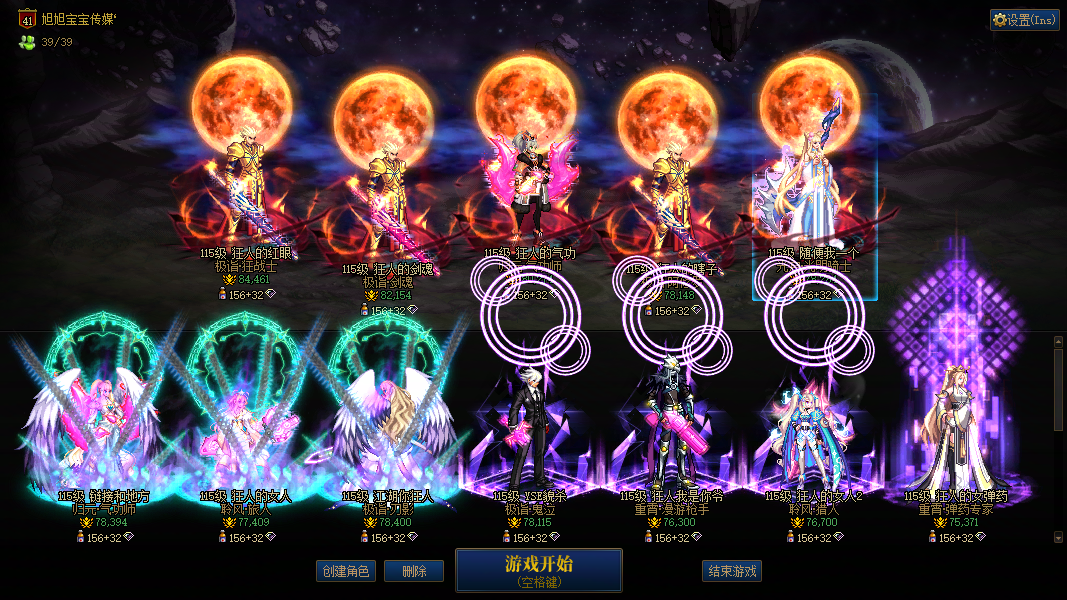
Task: Open 创建角色 to create a character
Action: [344, 571]
